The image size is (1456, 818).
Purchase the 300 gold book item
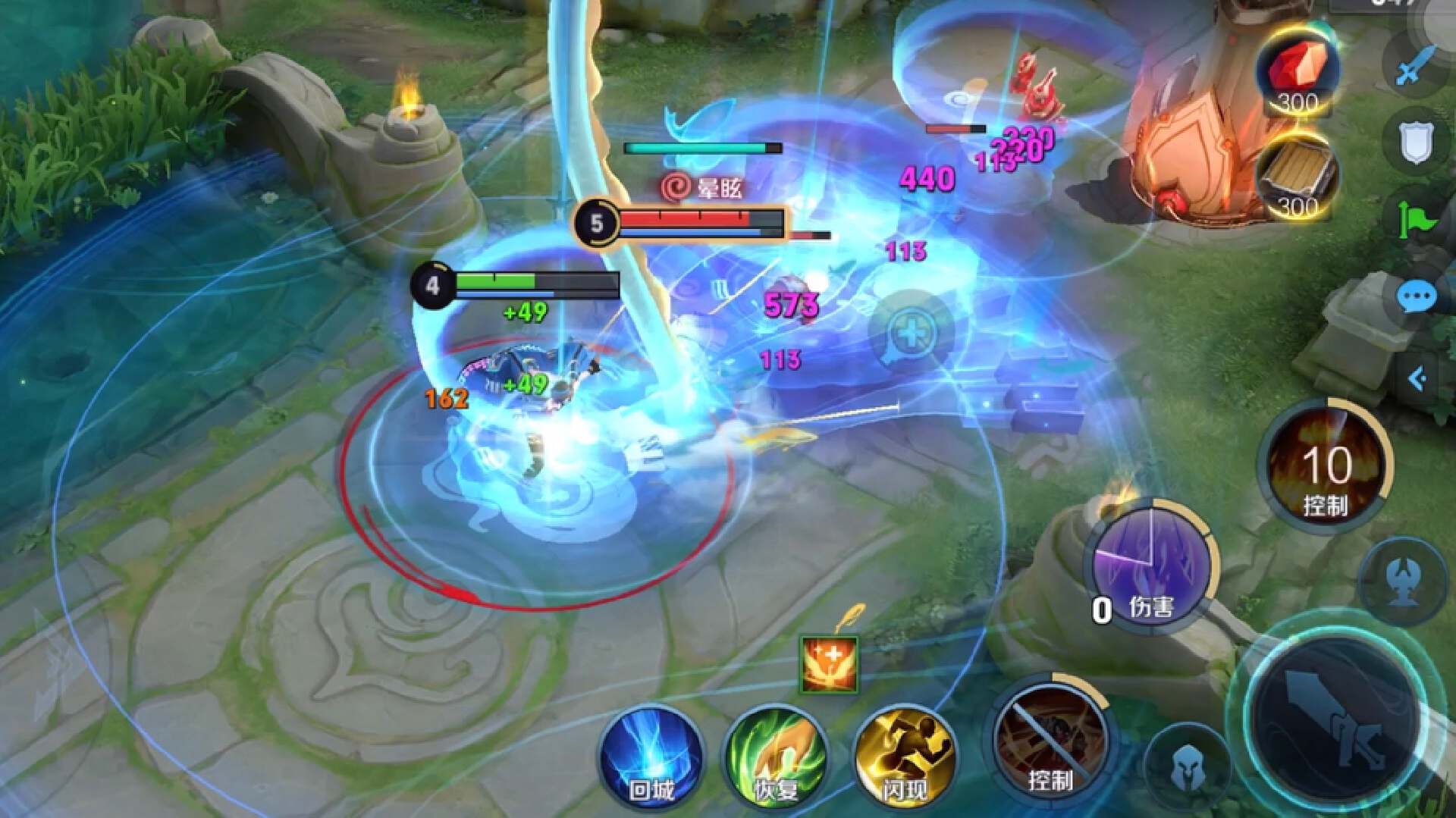(x=1296, y=179)
